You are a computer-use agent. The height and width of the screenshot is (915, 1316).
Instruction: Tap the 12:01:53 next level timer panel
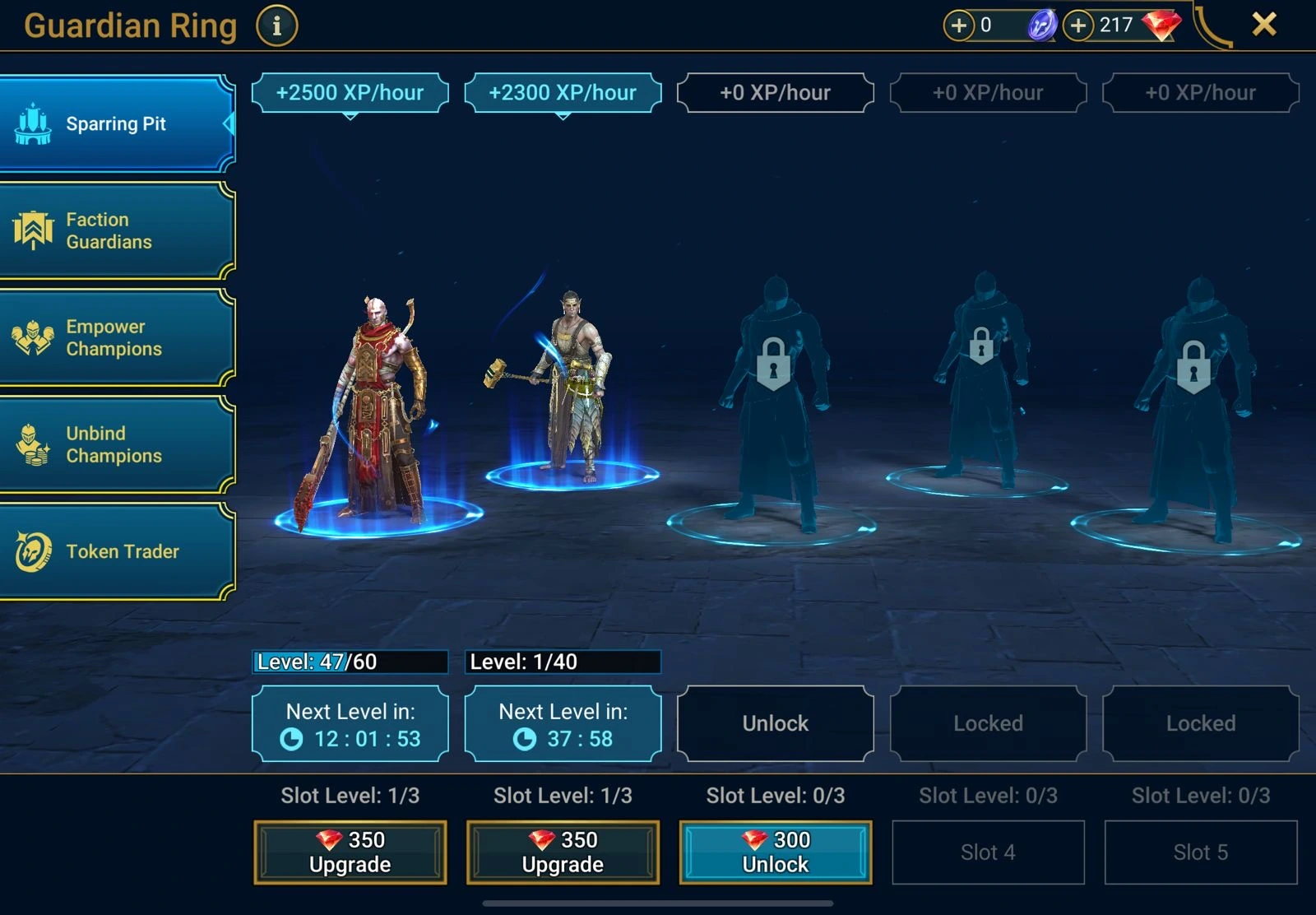click(350, 724)
